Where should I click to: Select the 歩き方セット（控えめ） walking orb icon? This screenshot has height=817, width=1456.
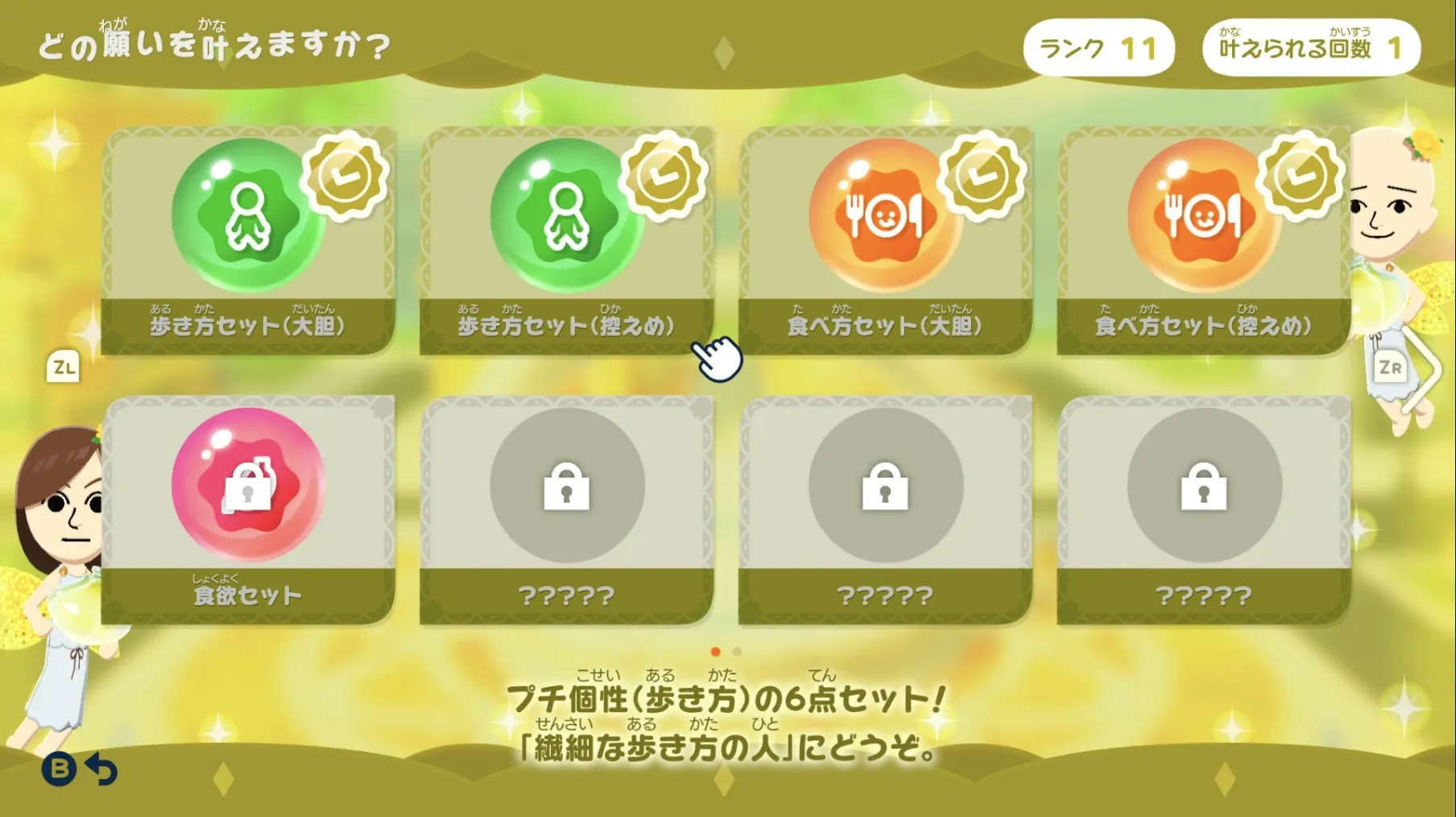[x=565, y=218]
